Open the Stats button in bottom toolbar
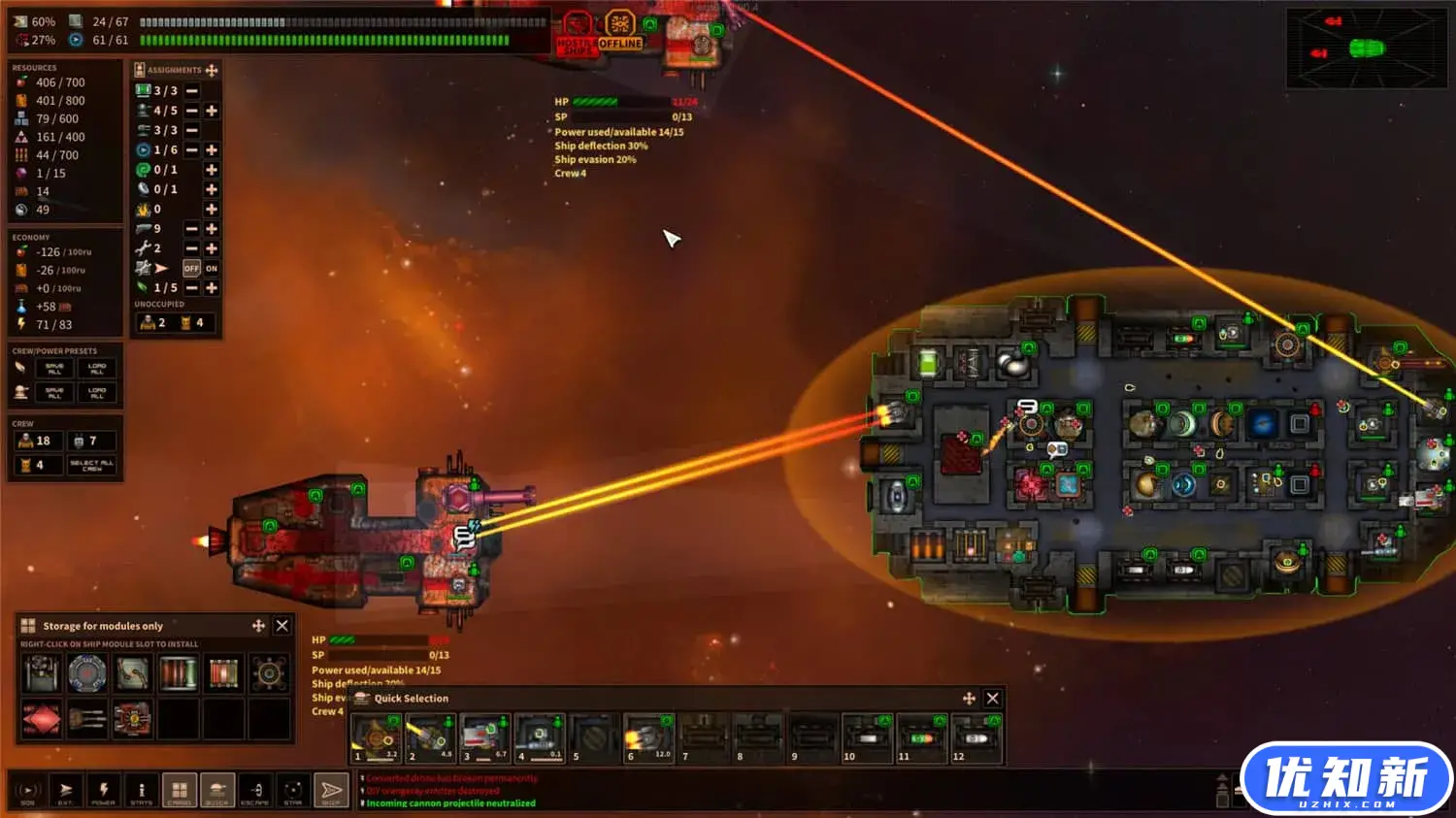The image size is (1456, 818). (141, 791)
